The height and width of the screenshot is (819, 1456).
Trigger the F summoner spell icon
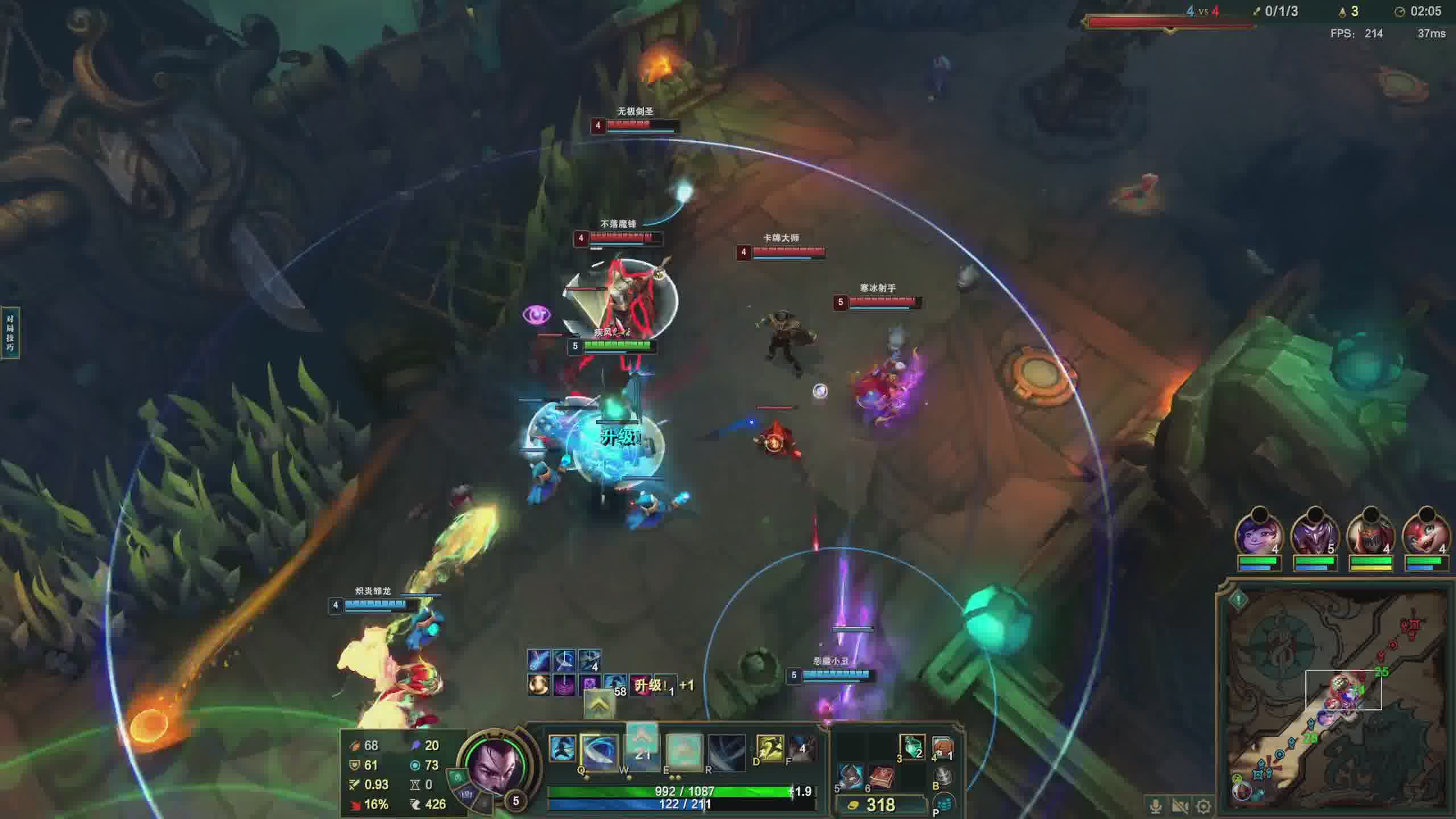tap(802, 747)
